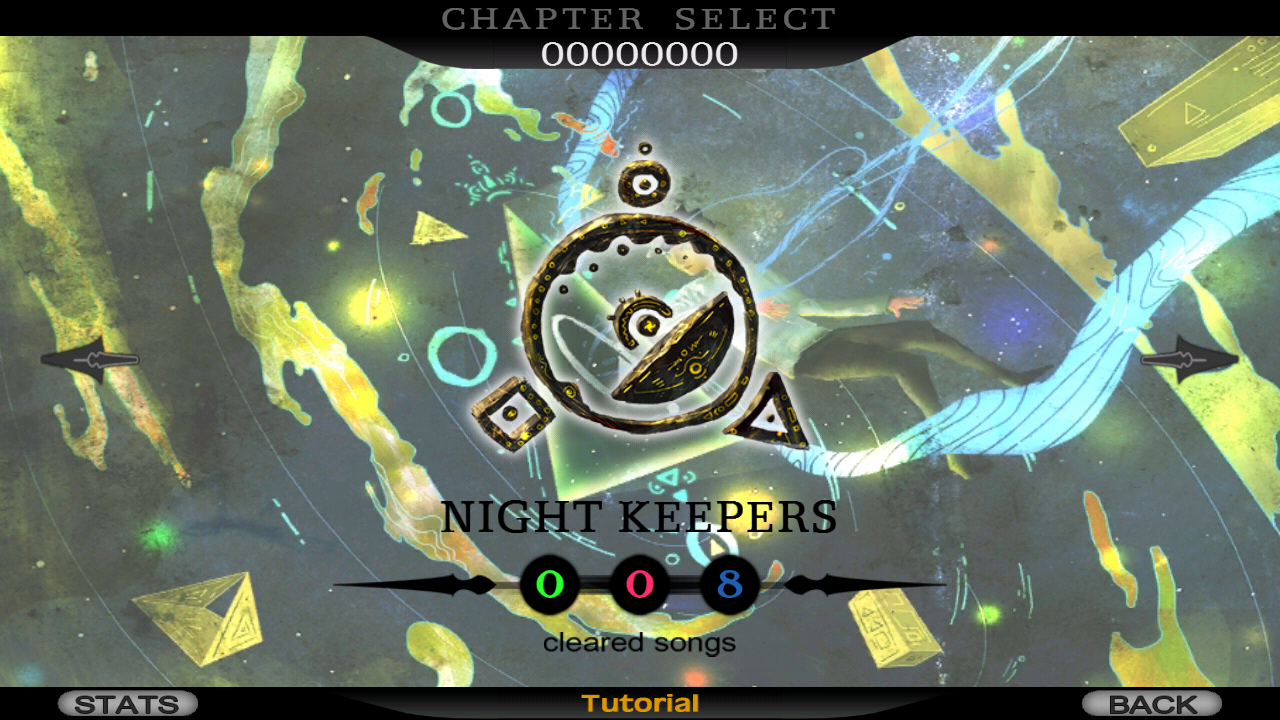Click the Chapter Select header
The width and height of the screenshot is (1280, 720).
coord(640,17)
